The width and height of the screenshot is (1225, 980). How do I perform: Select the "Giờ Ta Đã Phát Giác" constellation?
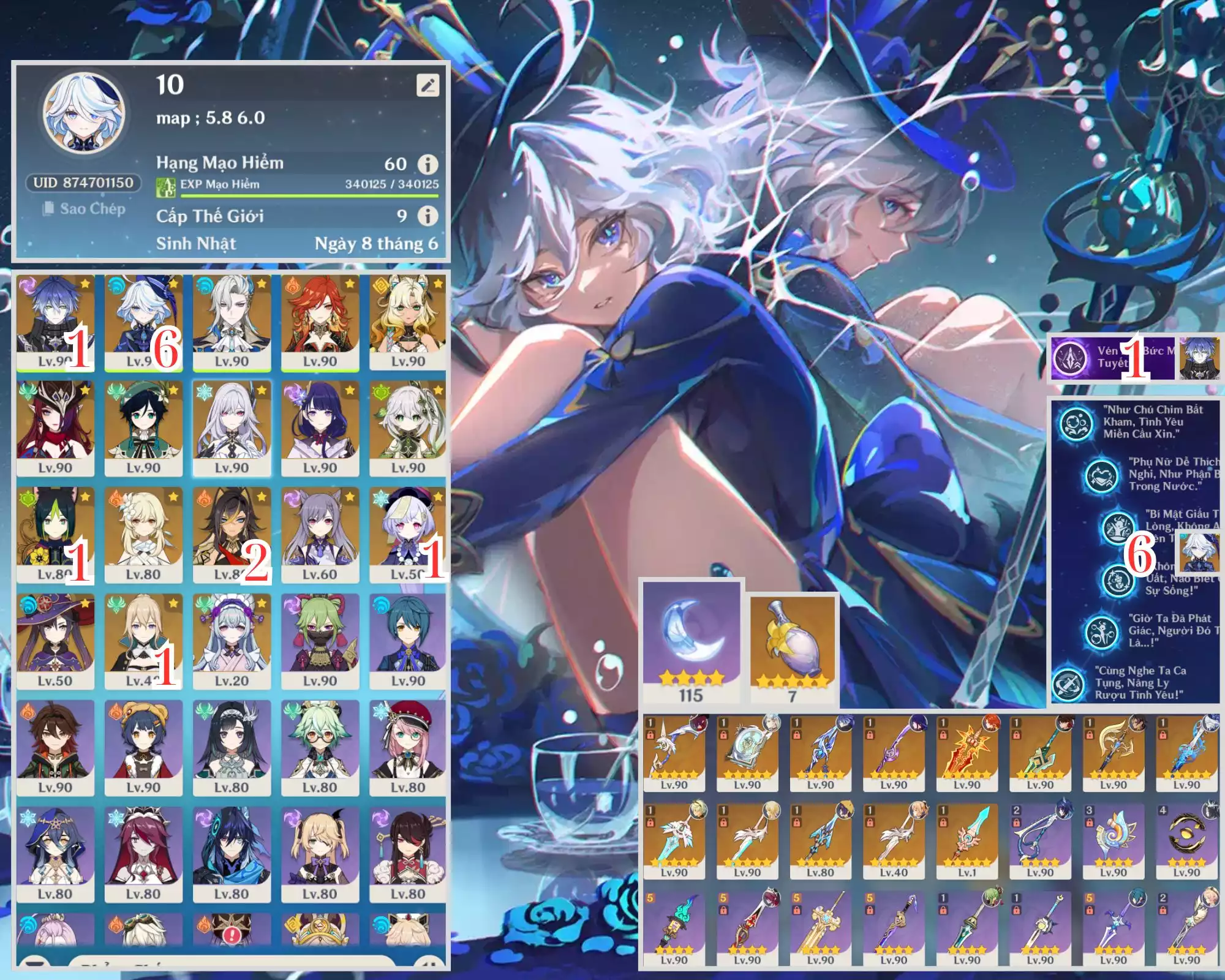[1101, 633]
